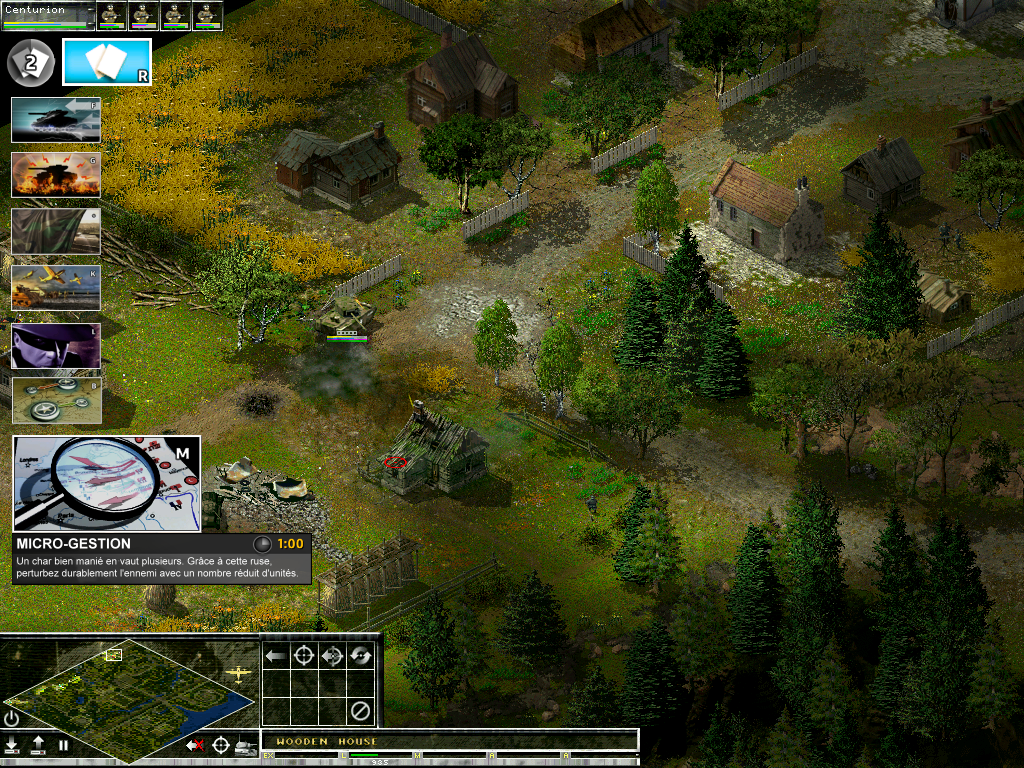Play the speeding tank card
This screenshot has height=768, width=1024.
[x=56, y=120]
